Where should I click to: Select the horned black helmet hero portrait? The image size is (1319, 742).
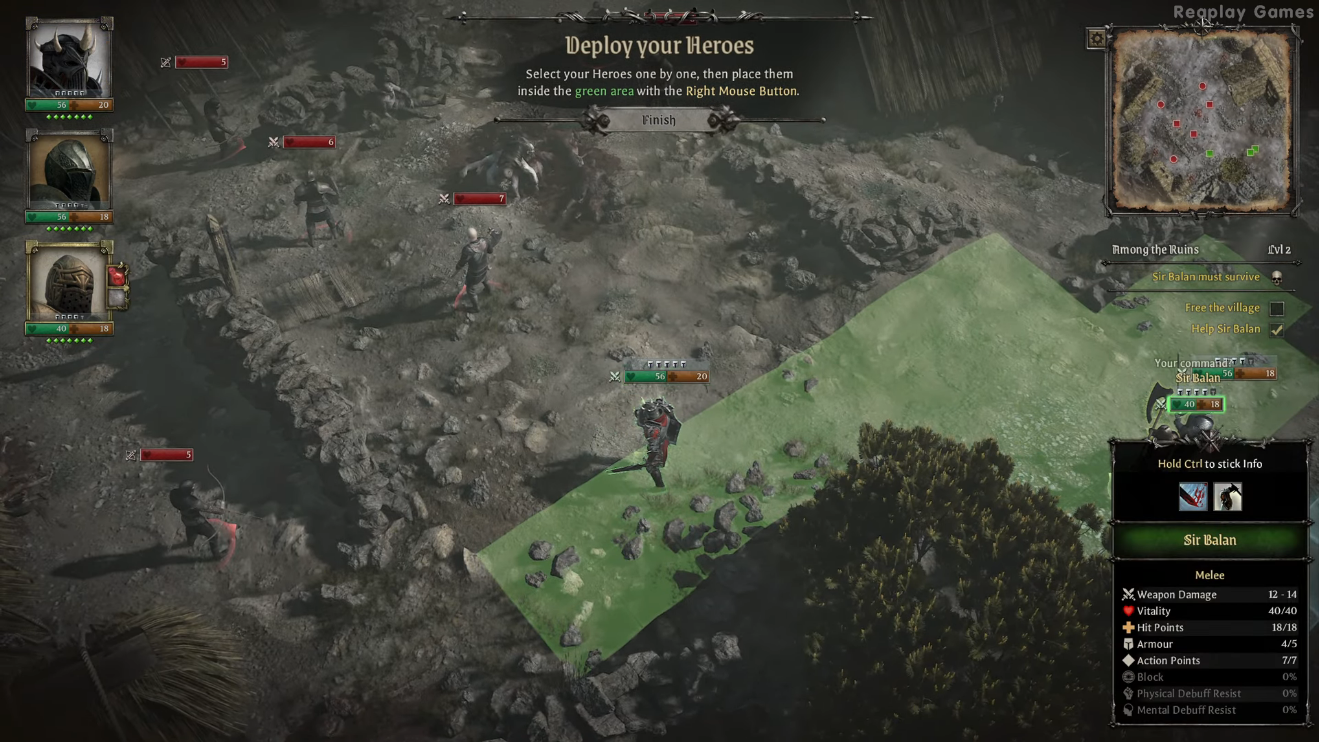[x=68, y=59]
